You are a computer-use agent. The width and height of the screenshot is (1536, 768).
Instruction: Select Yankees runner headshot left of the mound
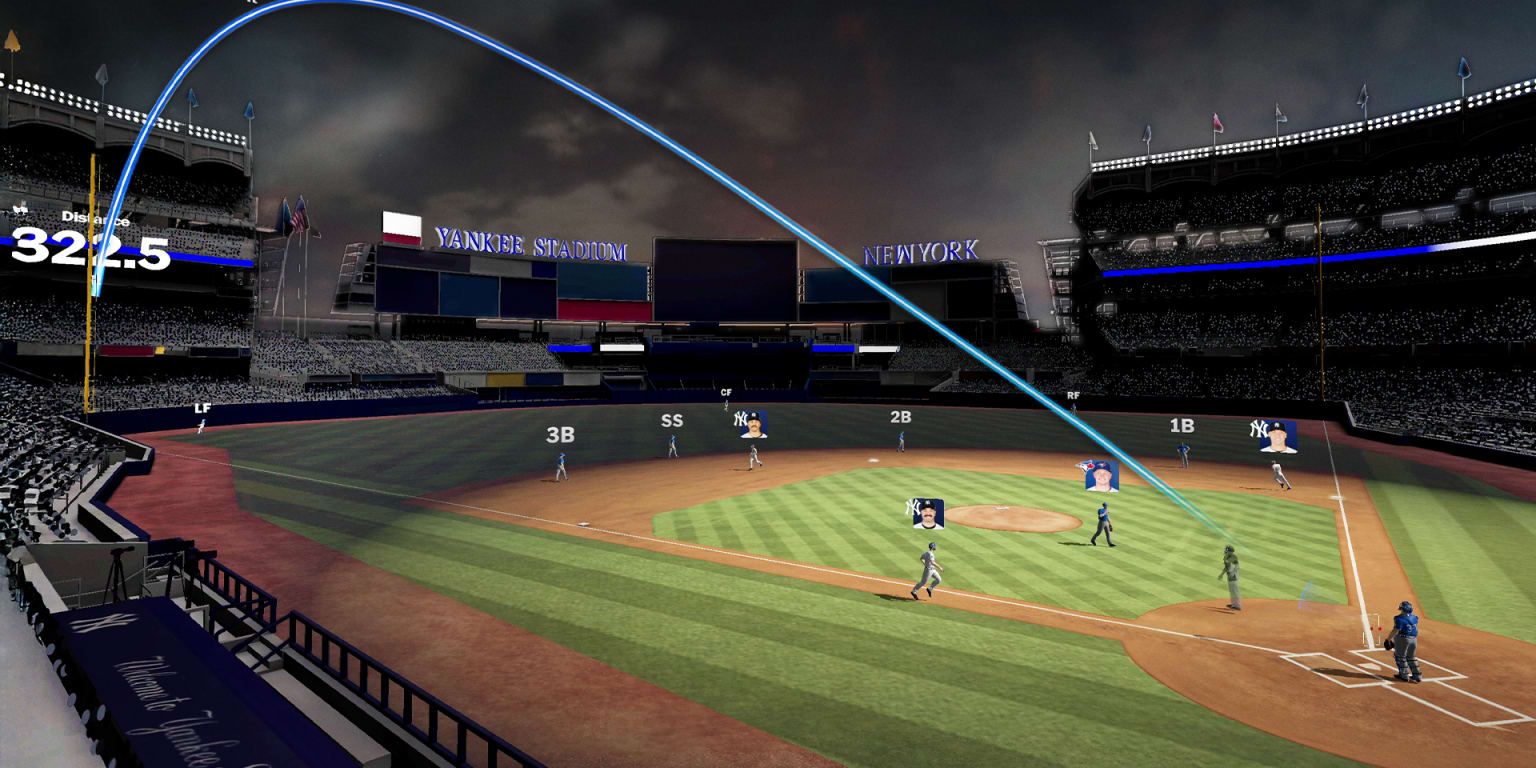pyautogui.click(x=928, y=513)
